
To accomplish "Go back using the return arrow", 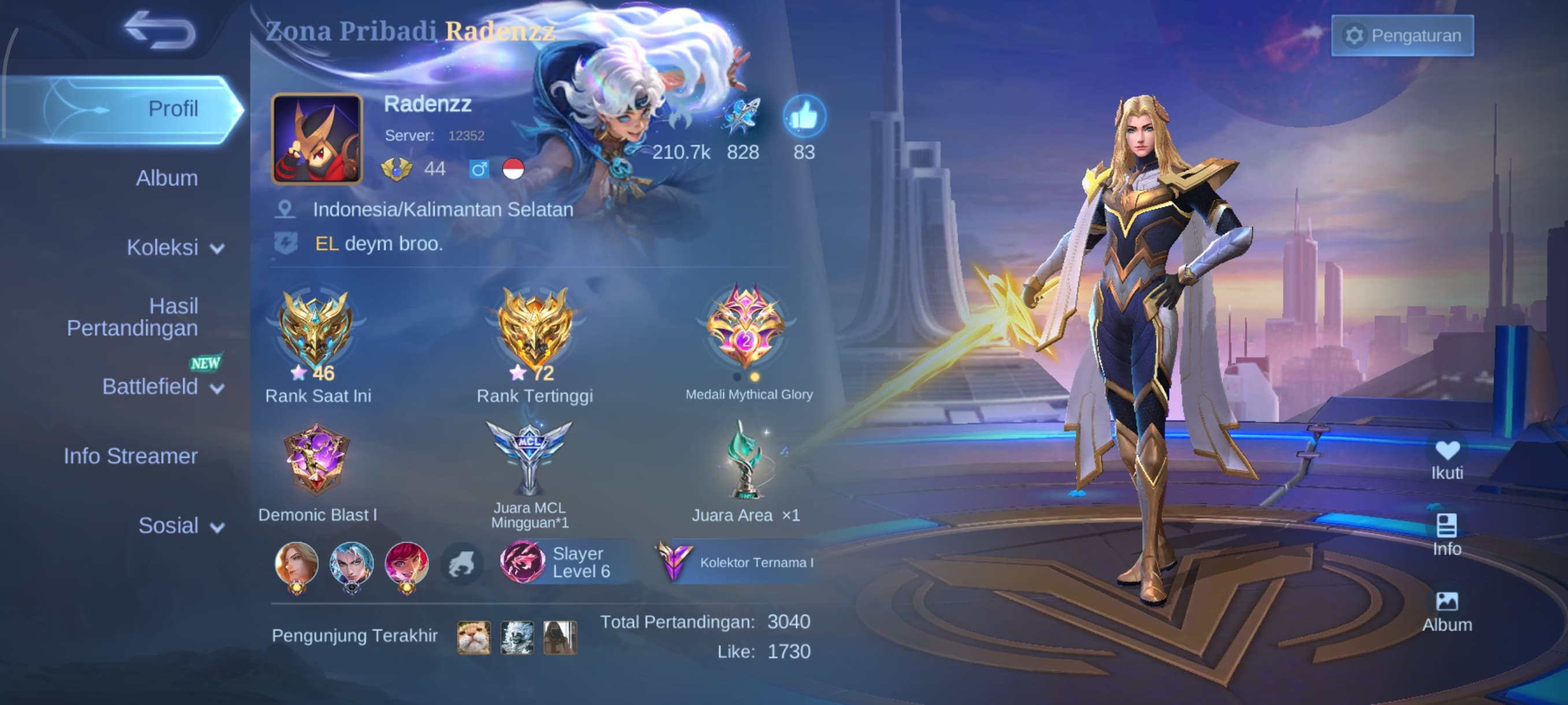I will [160, 30].
